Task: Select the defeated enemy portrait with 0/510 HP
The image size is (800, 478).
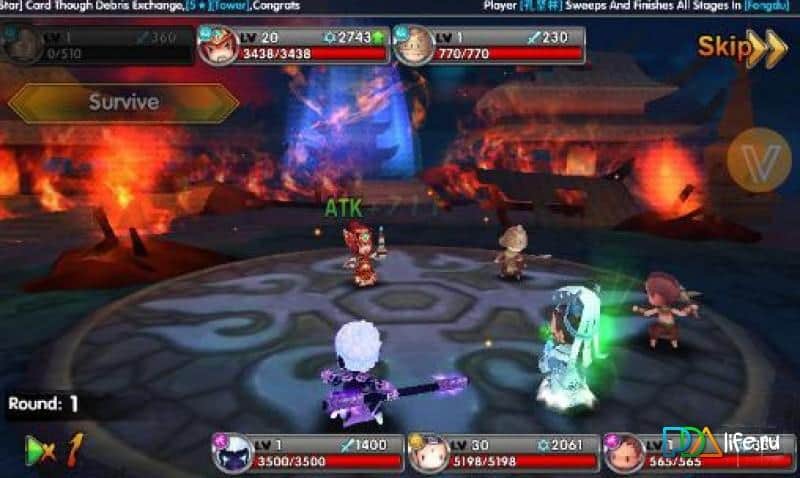Action: click(22, 45)
